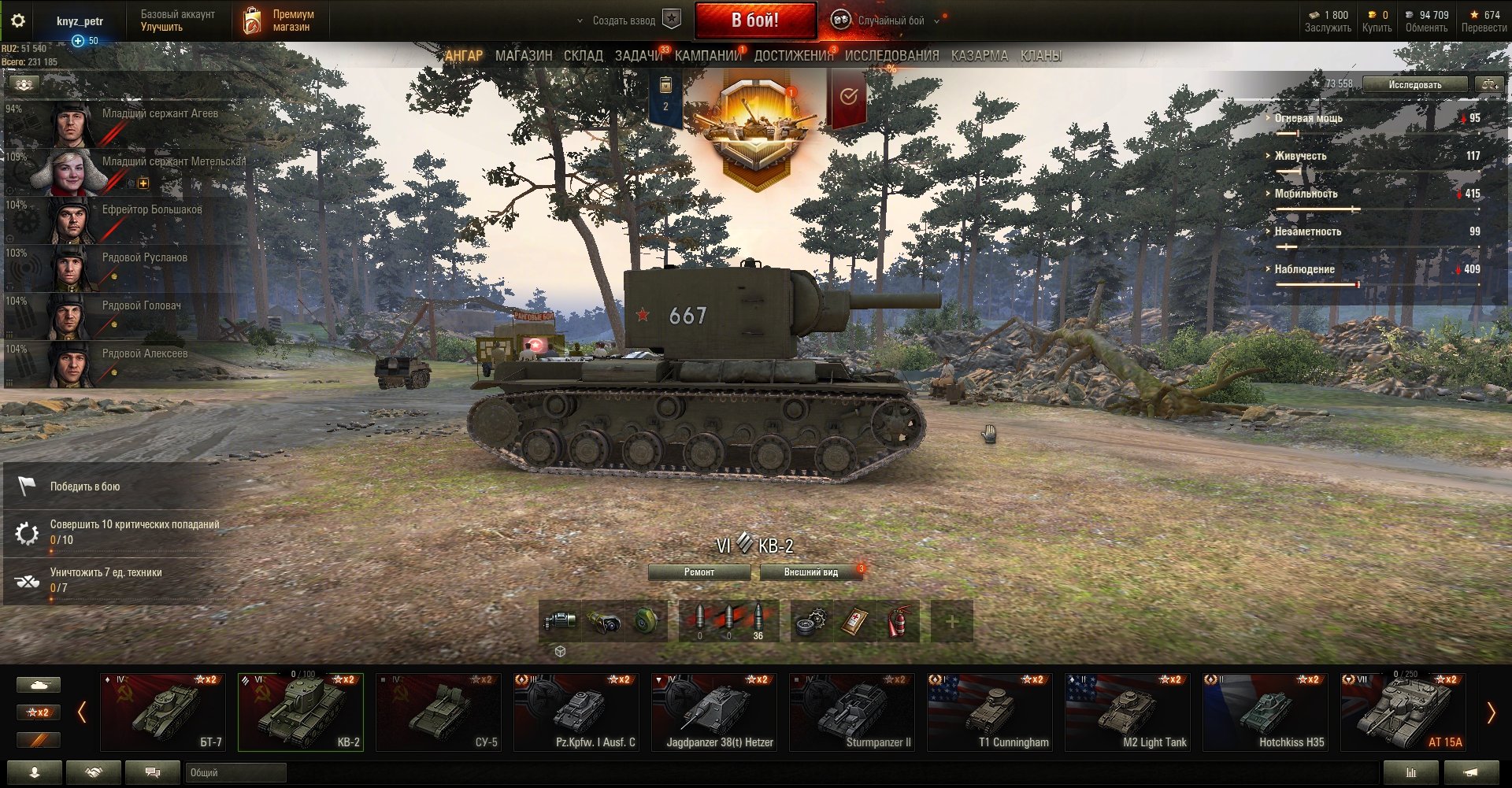Open Внешний вид customization

tap(810, 572)
